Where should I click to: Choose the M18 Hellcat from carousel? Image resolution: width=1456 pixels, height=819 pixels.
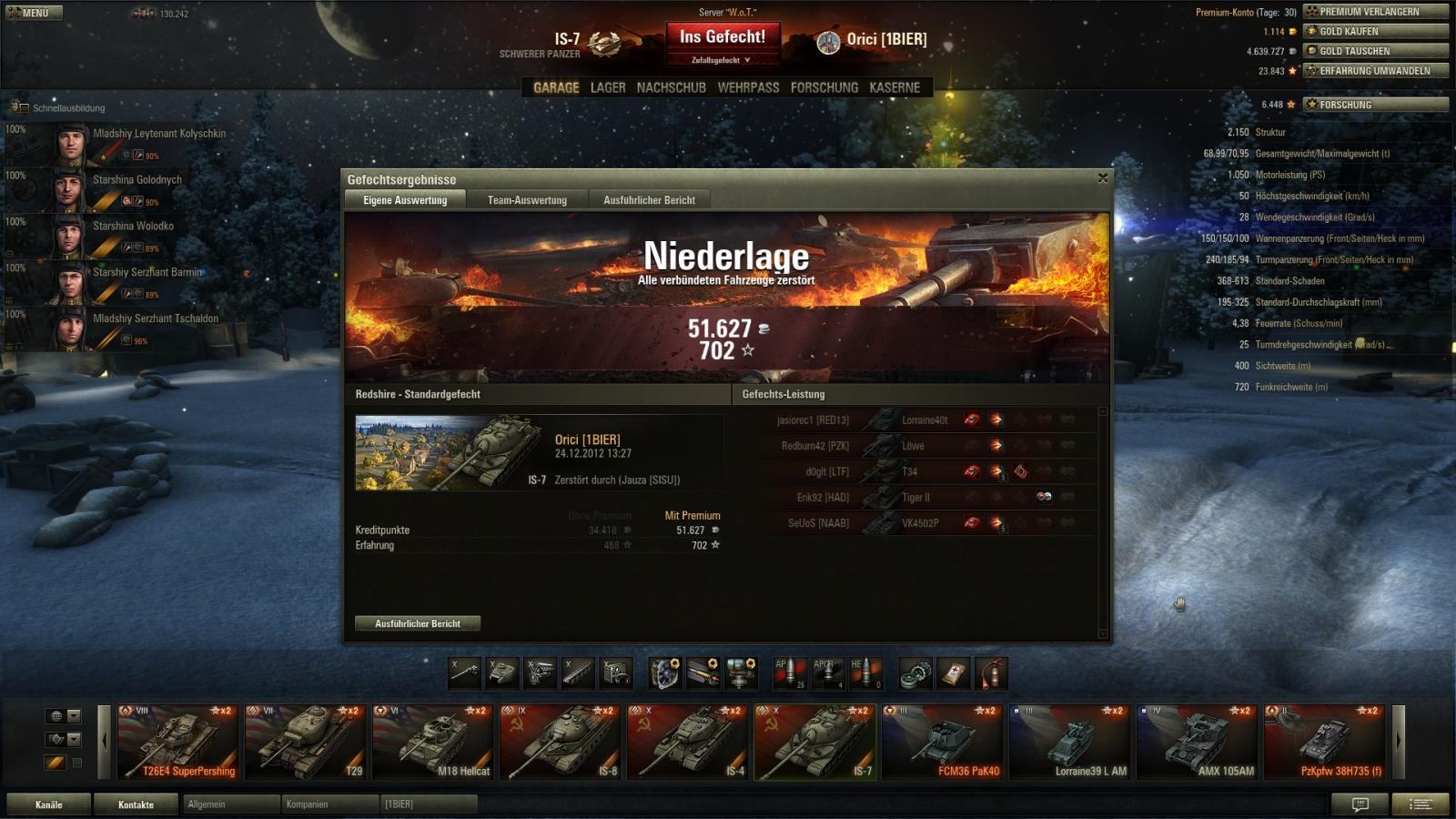pos(432,743)
